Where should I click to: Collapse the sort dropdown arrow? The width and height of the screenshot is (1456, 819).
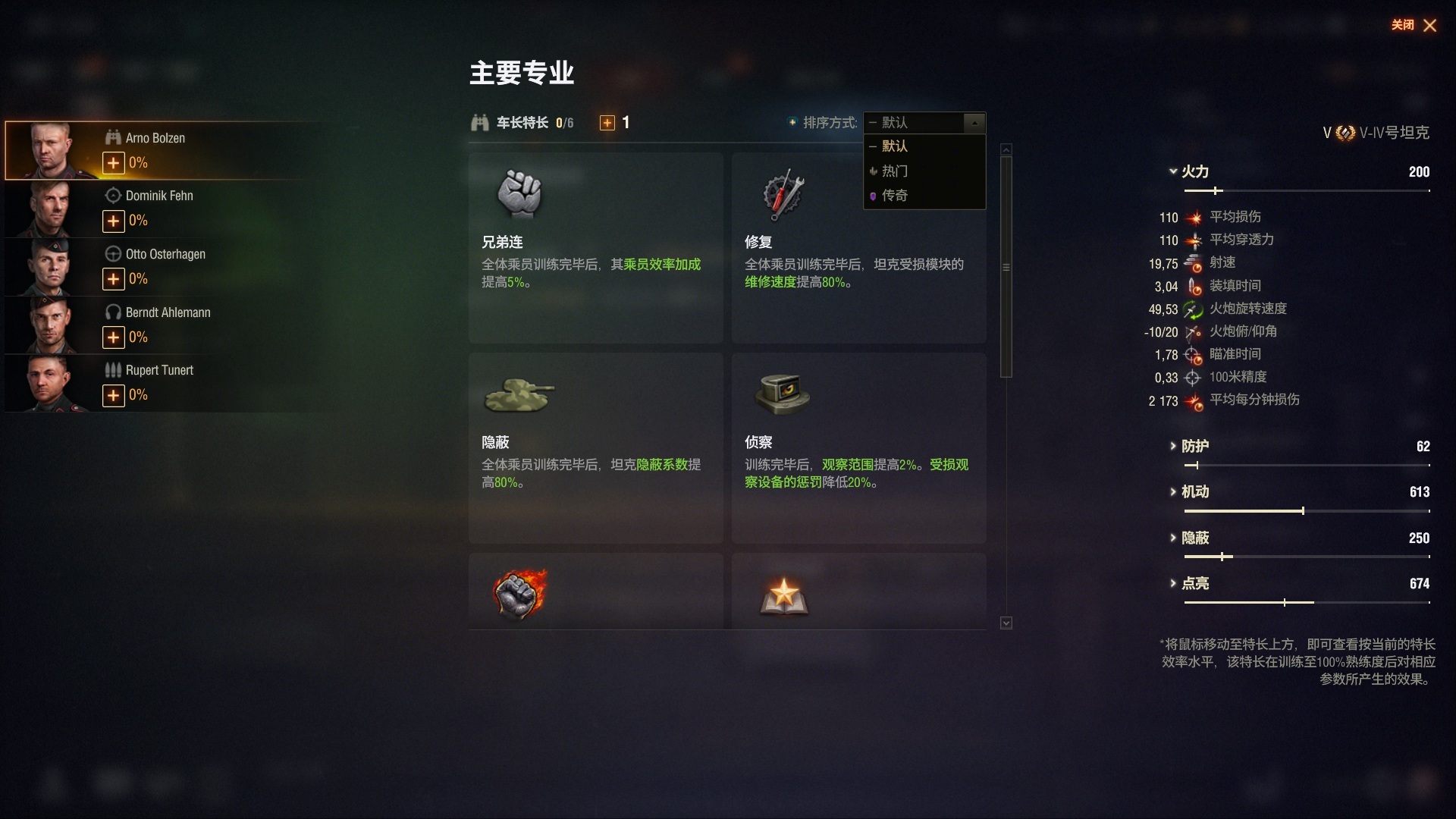pyautogui.click(x=974, y=123)
